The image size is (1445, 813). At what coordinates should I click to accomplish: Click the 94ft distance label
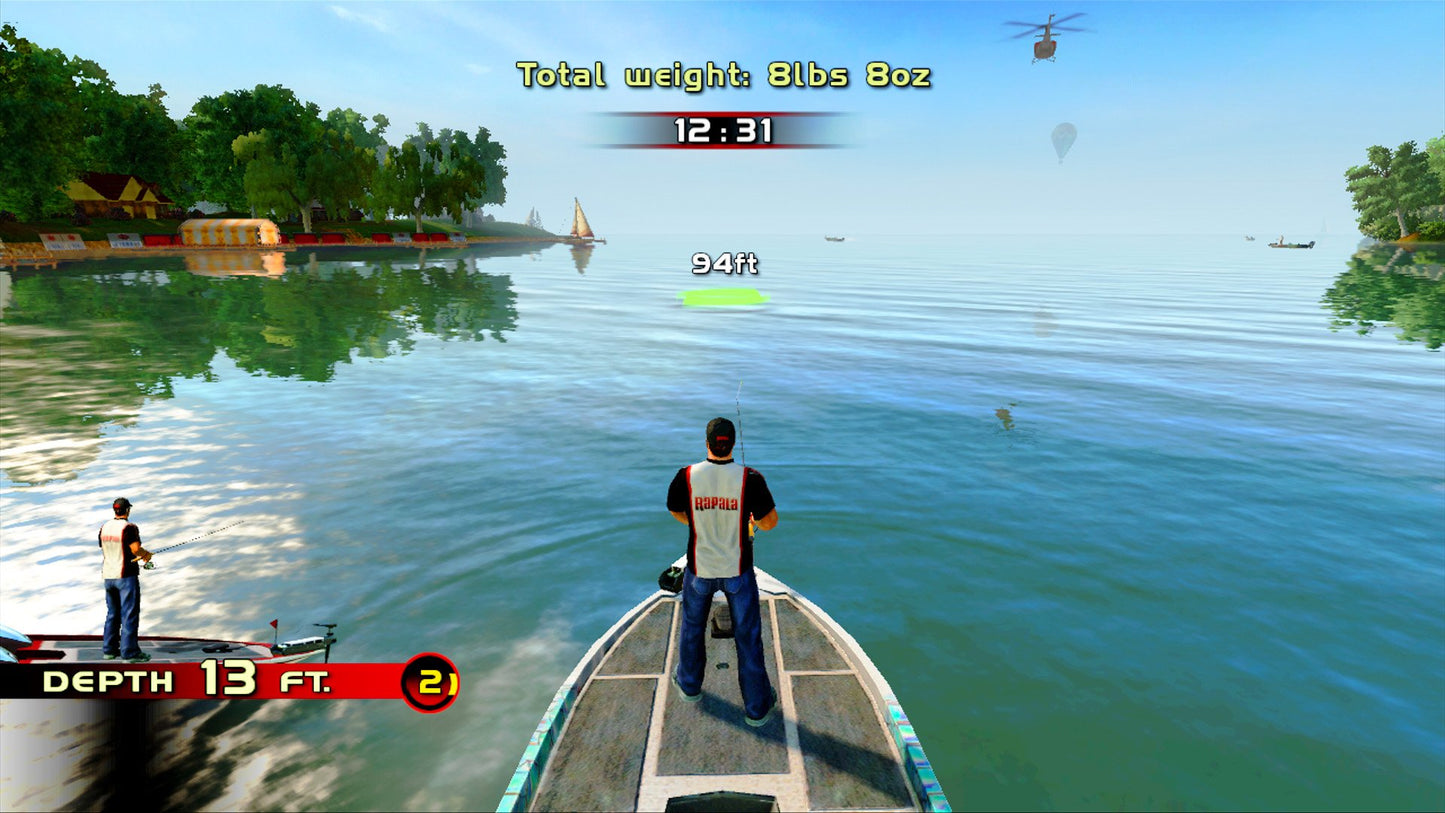tap(724, 265)
